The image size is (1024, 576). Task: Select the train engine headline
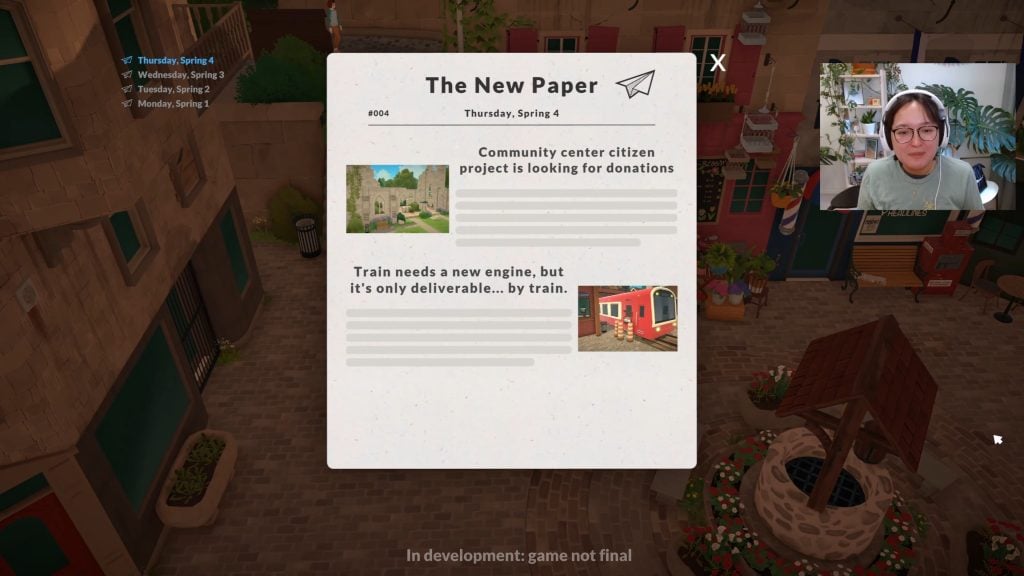tap(458, 279)
